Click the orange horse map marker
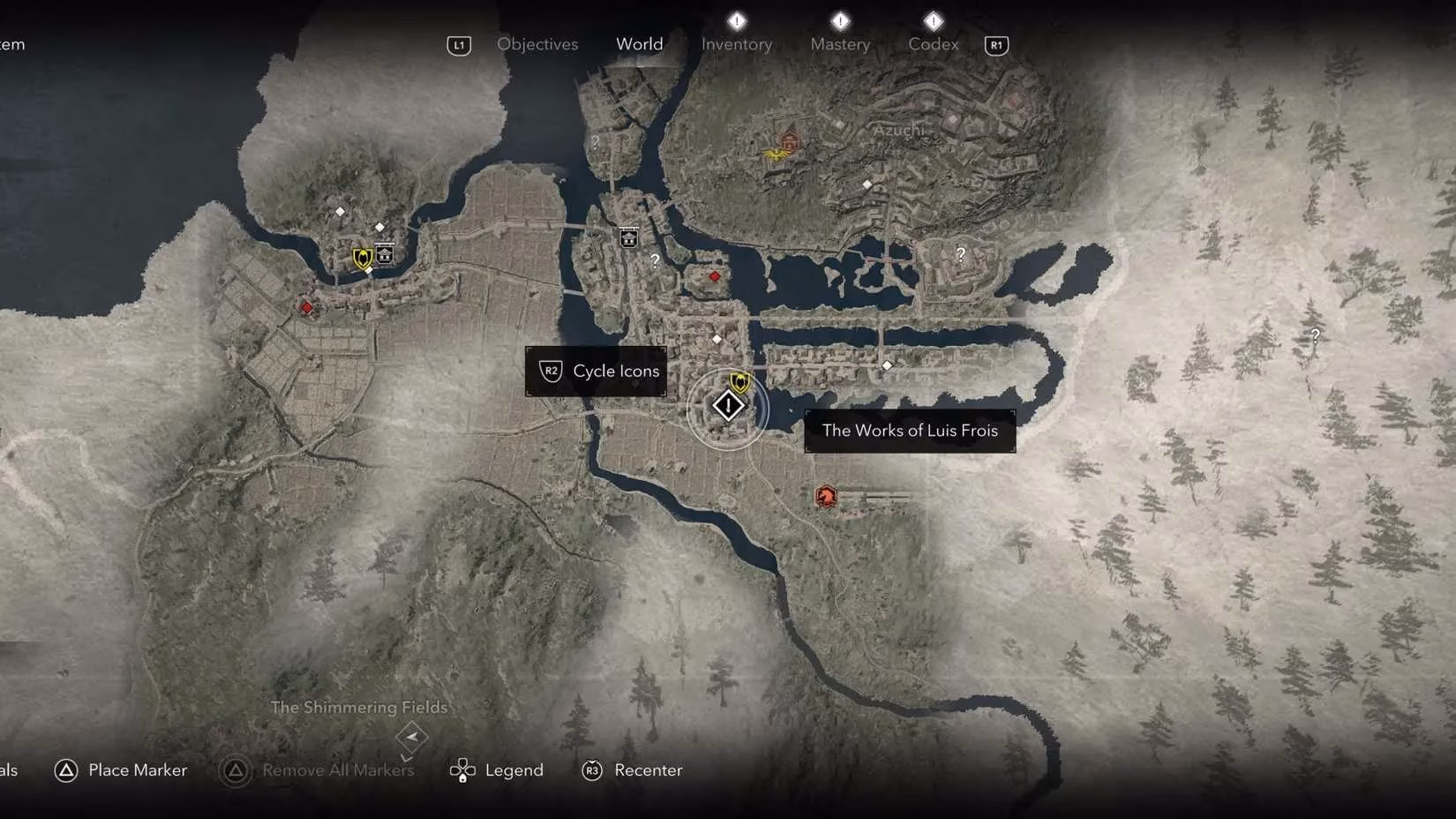The height and width of the screenshot is (819, 1456). pos(826,496)
